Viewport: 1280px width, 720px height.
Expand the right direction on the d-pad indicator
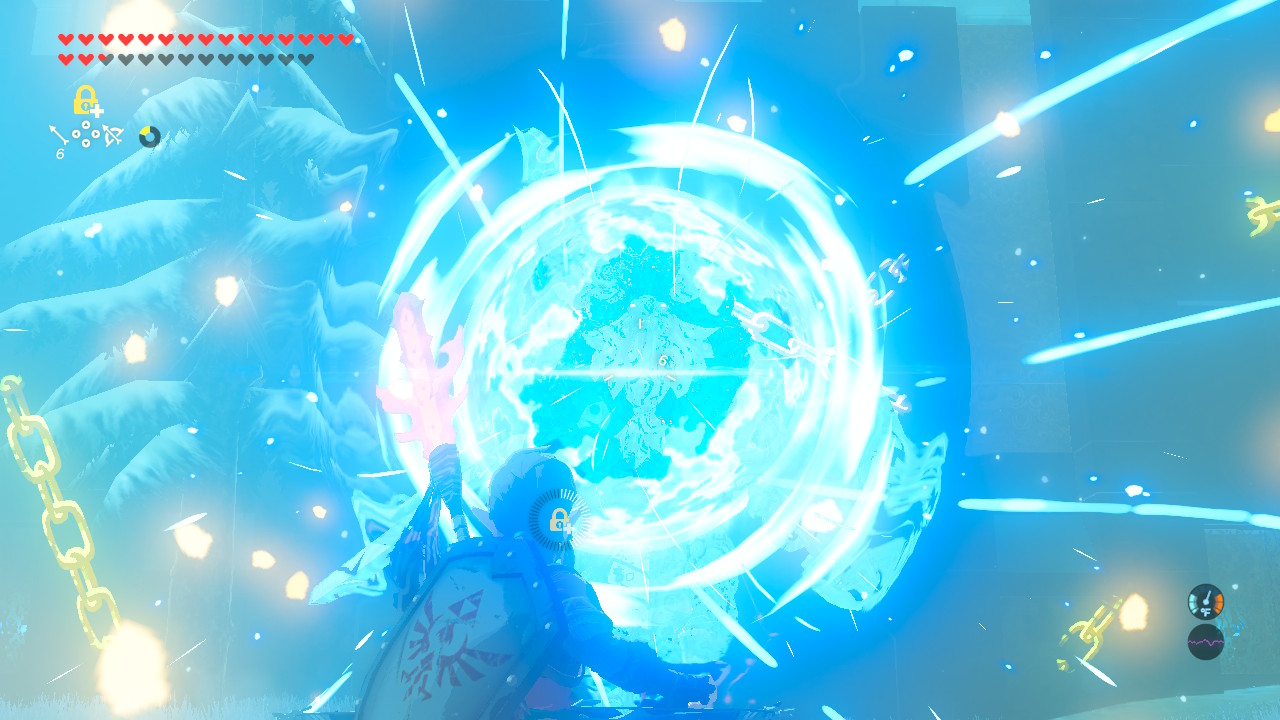(96, 134)
